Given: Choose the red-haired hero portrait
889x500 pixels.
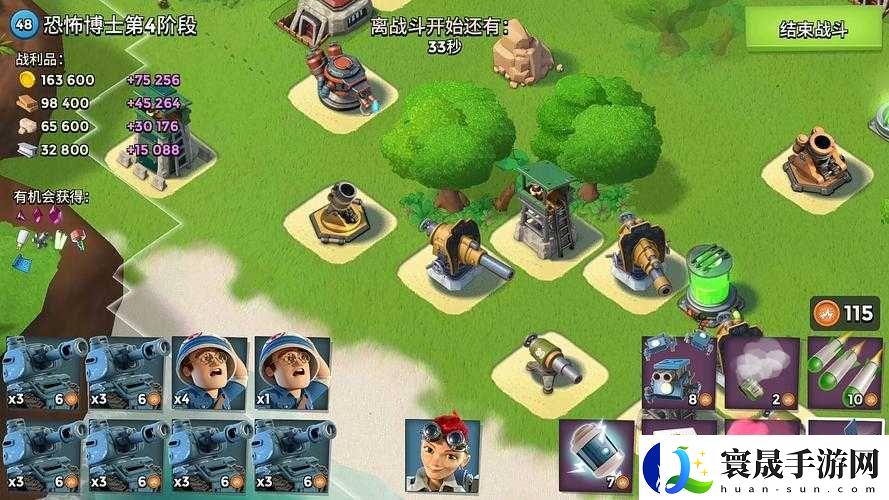Looking at the screenshot, I should pyautogui.click(x=441, y=455).
